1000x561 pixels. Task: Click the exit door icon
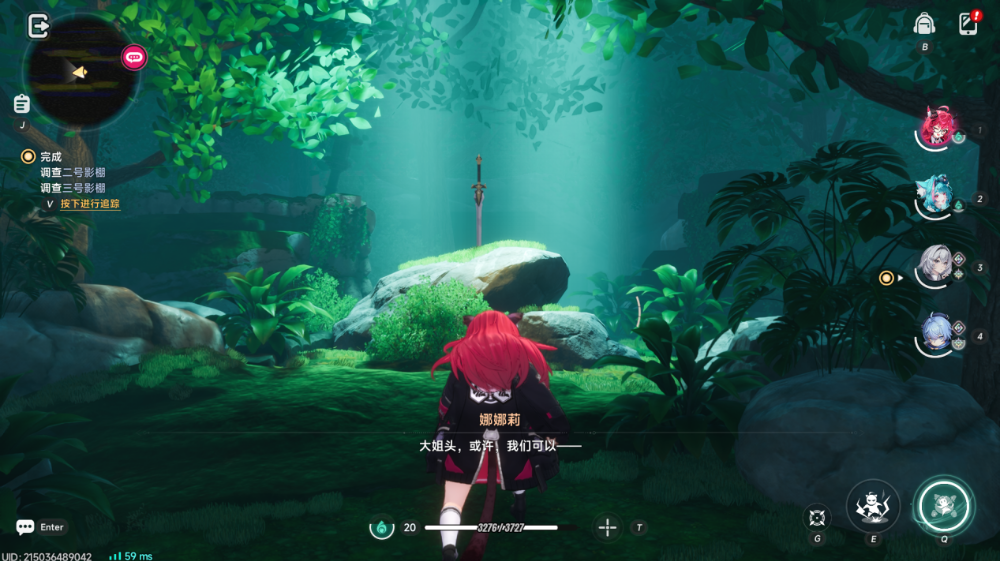click(38, 27)
